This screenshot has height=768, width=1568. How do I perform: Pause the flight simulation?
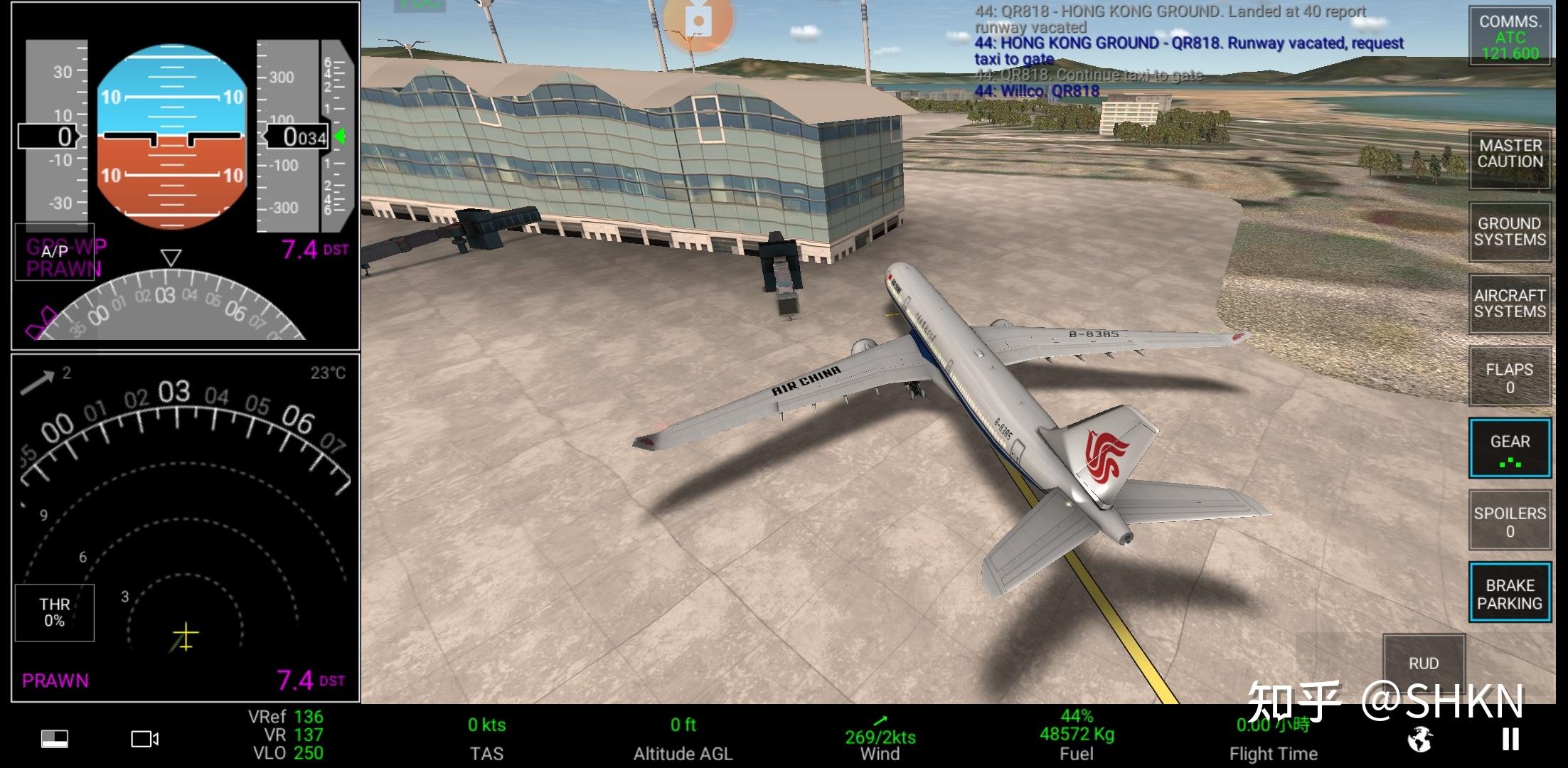point(1511,739)
